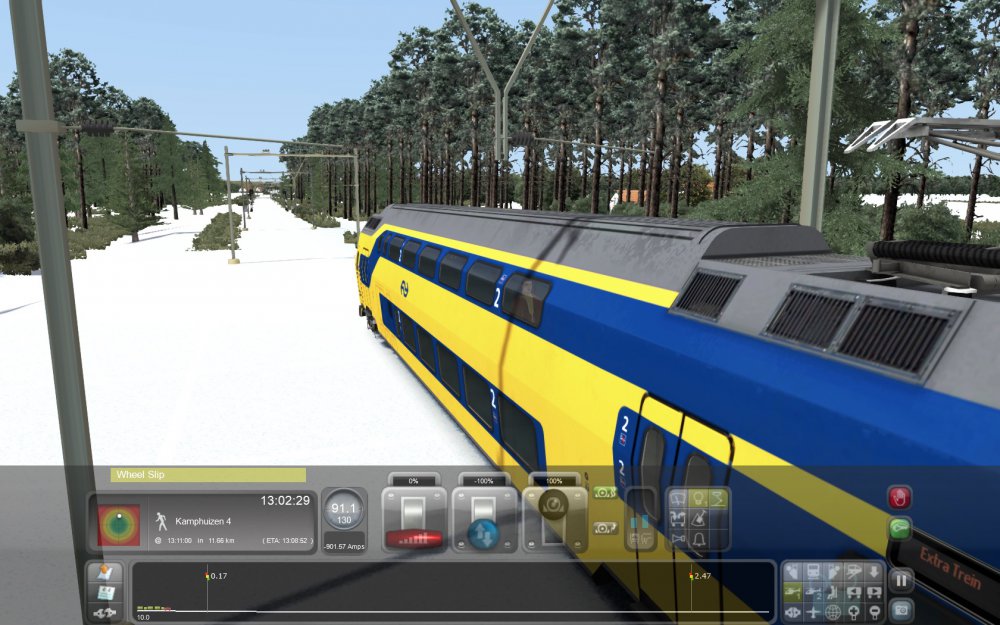Click the throttle lever control
This screenshot has width=1000, height=625.
(414, 522)
